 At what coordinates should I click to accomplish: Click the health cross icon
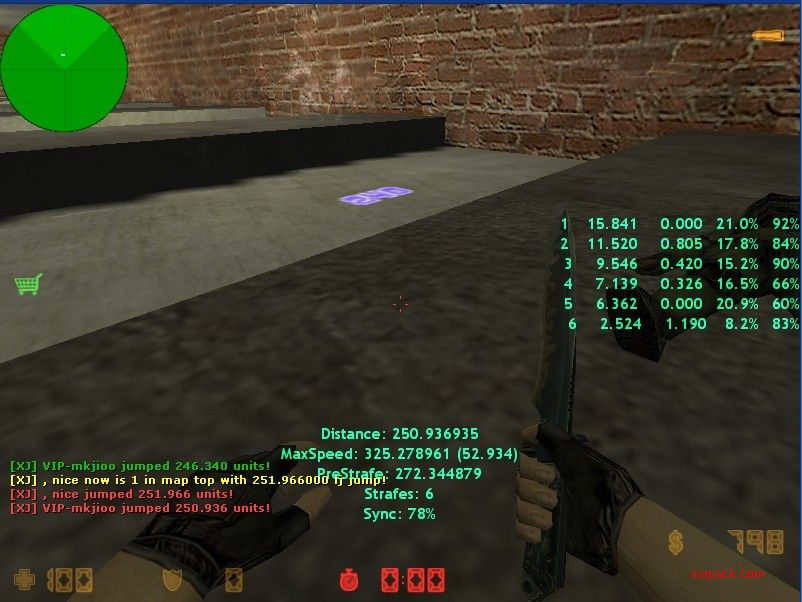(22, 579)
